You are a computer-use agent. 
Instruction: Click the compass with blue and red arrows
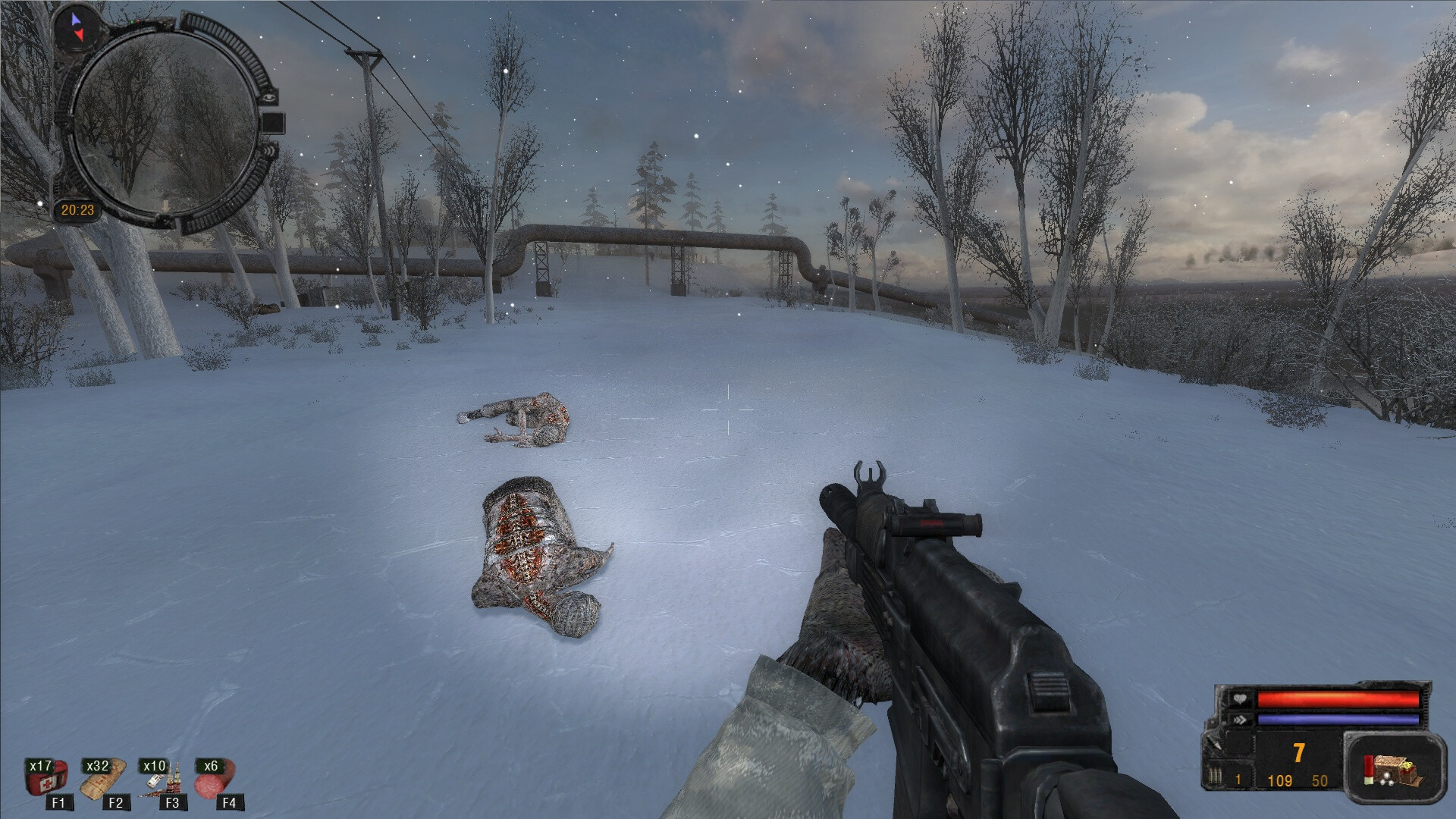(77, 25)
